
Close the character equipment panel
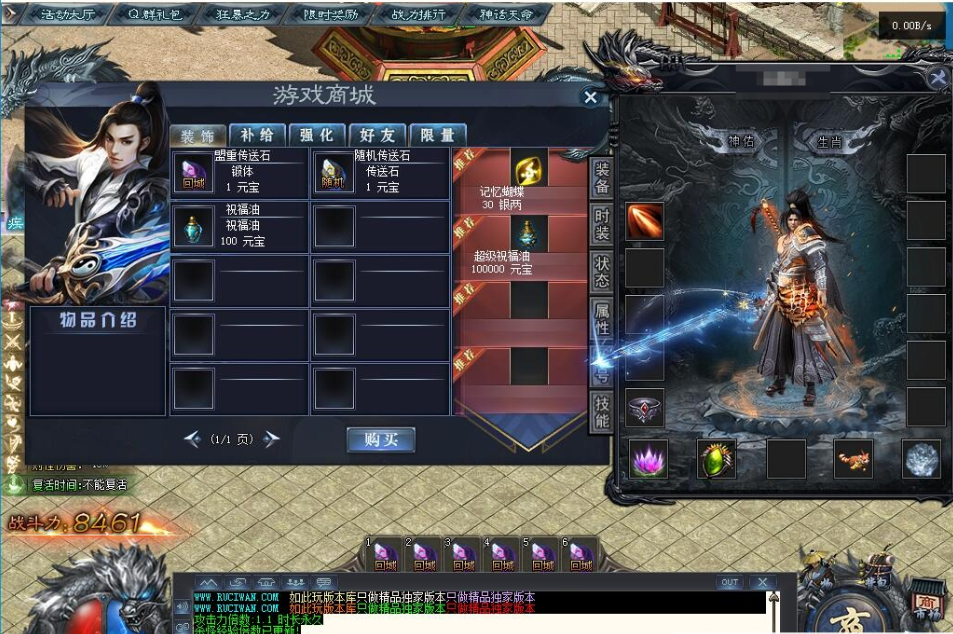pyautogui.click(x=938, y=78)
